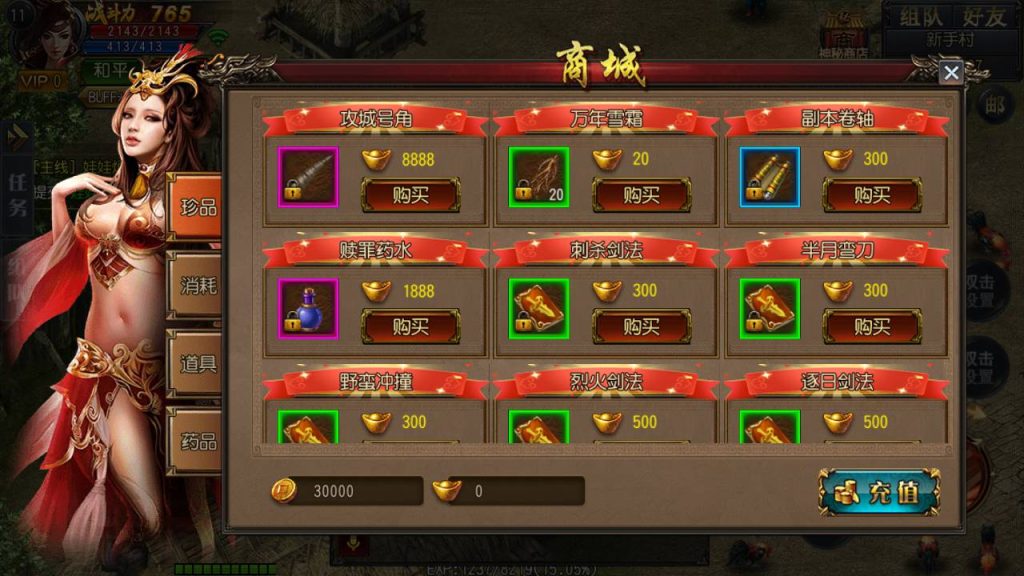Viewport: 1024px width, 576px height.
Task: Click the 副本卷轴 scroll item icon
Action: pos(770,177)
